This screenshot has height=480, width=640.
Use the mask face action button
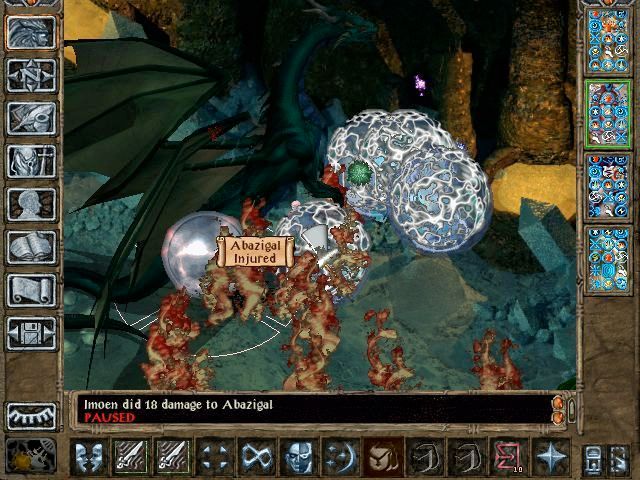300,457
